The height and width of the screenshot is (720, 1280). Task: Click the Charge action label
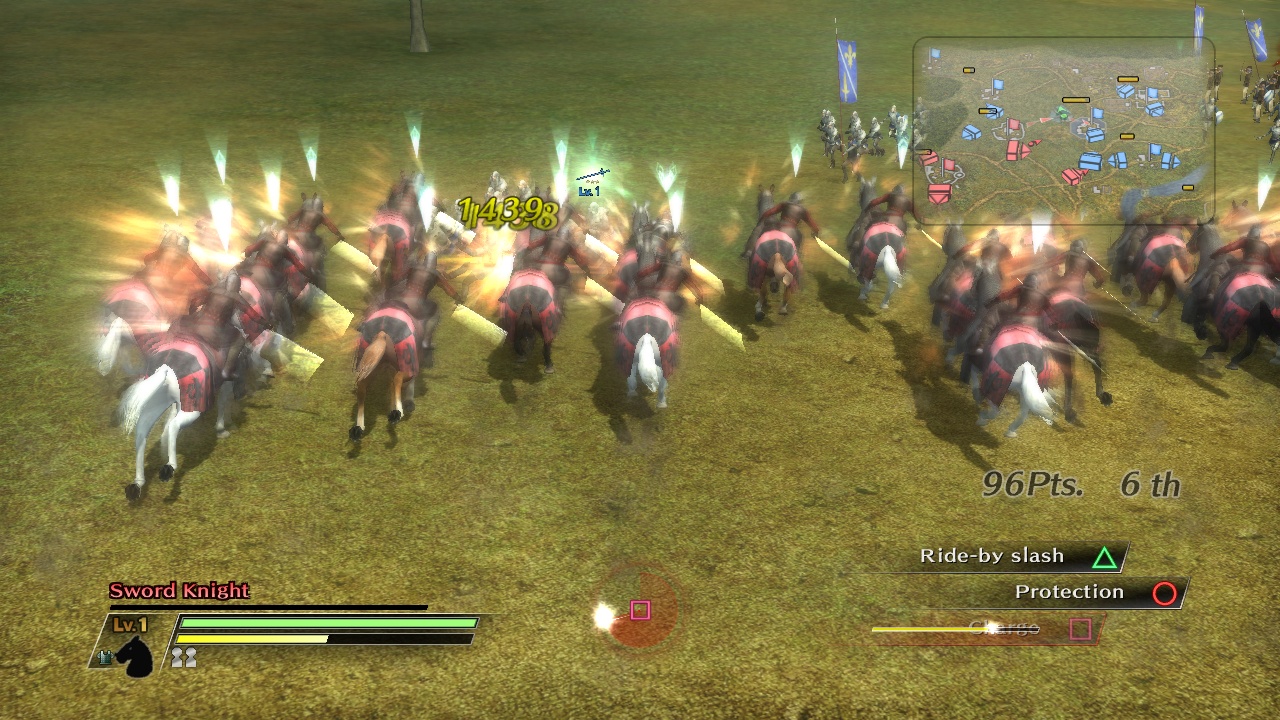coord(1003,628)
